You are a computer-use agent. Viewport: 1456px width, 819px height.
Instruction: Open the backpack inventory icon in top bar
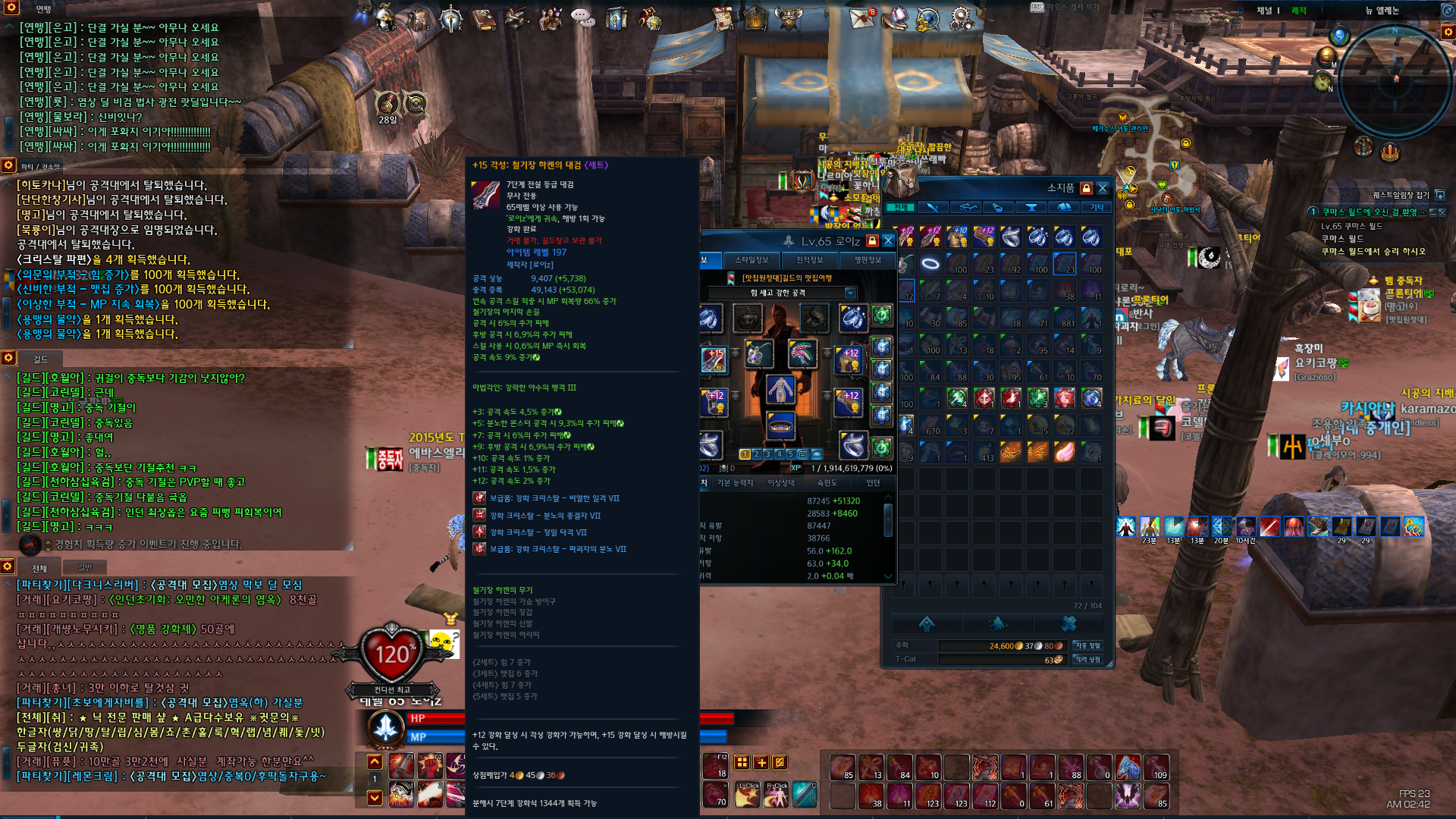tap(418, 18)
